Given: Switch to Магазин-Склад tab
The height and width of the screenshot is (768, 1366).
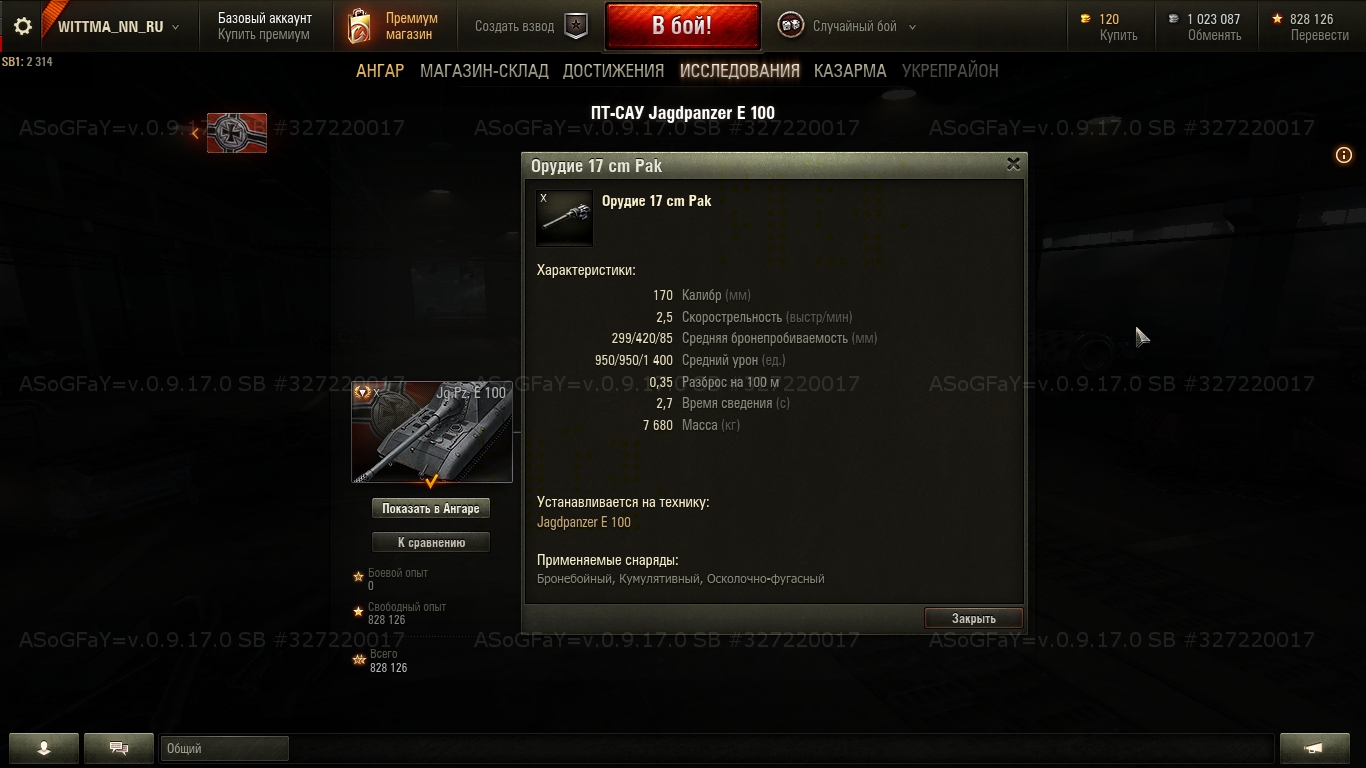Looking at the screenshot, I should [484, 71].
